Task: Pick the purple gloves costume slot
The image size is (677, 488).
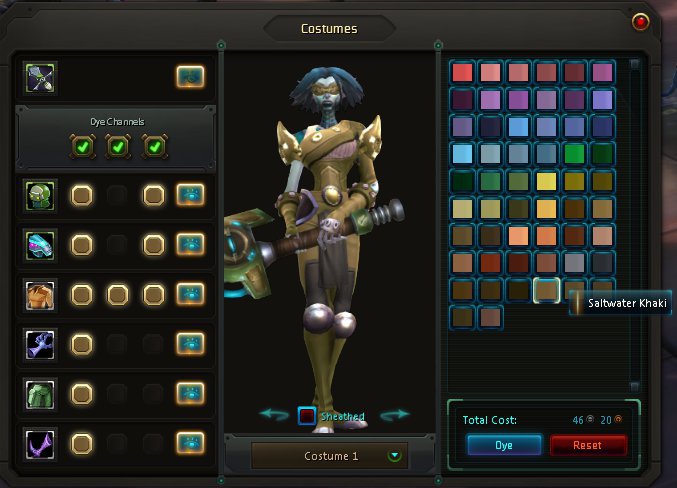Action: pos(42,344)
